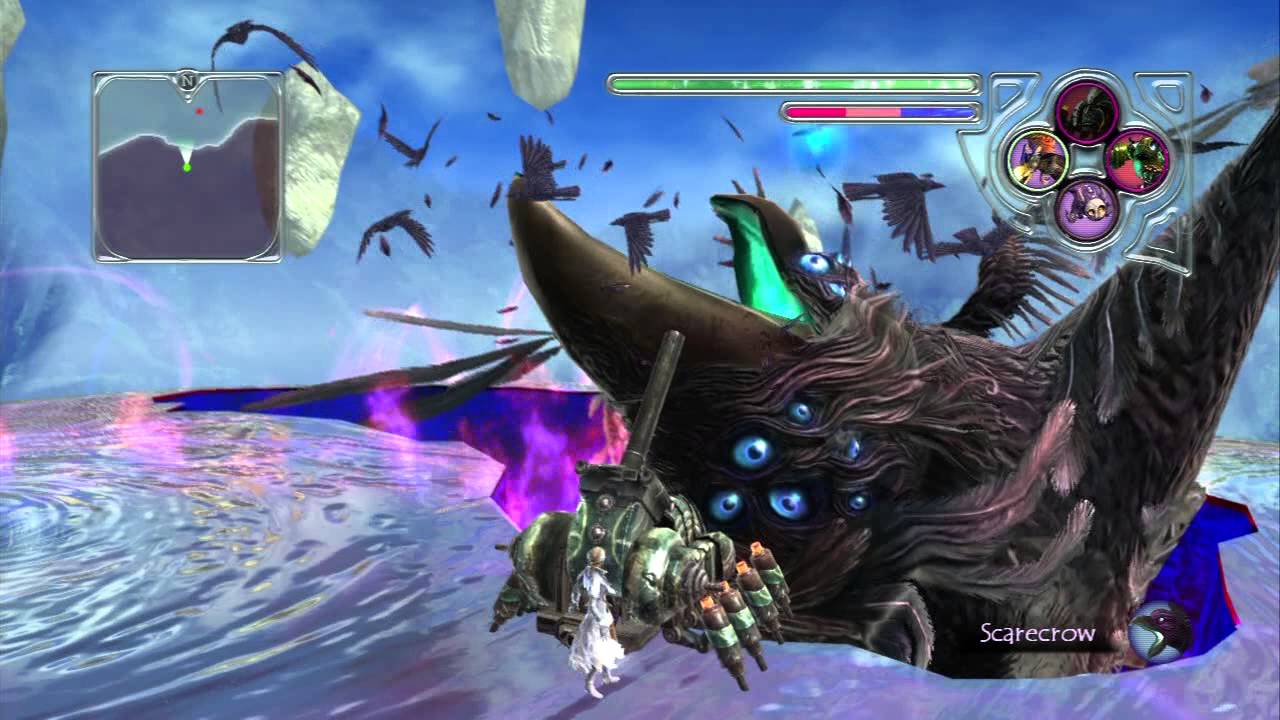Pick the skull-faced character at wheel bottom

1085,209
